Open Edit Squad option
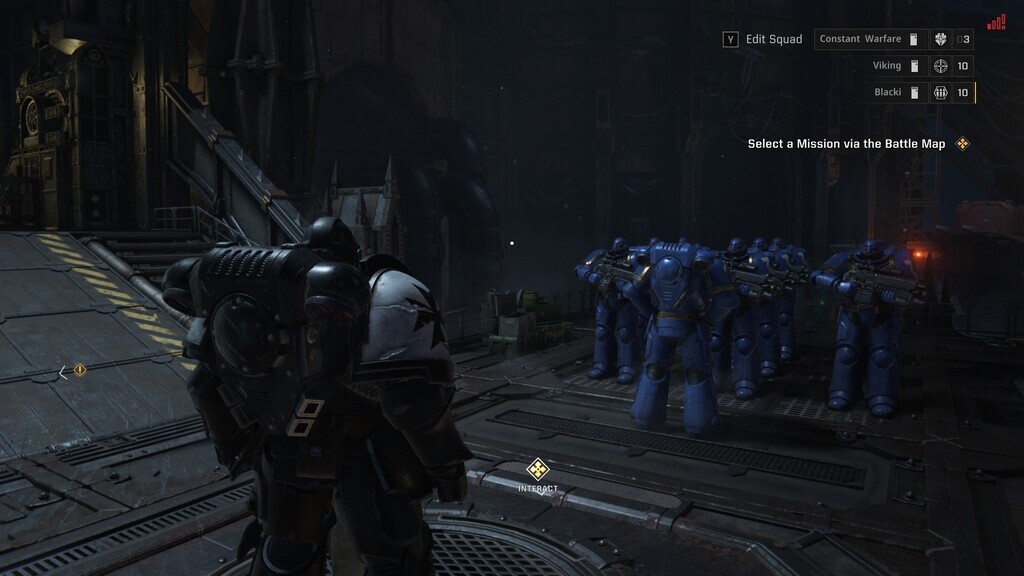 point(763,40)
